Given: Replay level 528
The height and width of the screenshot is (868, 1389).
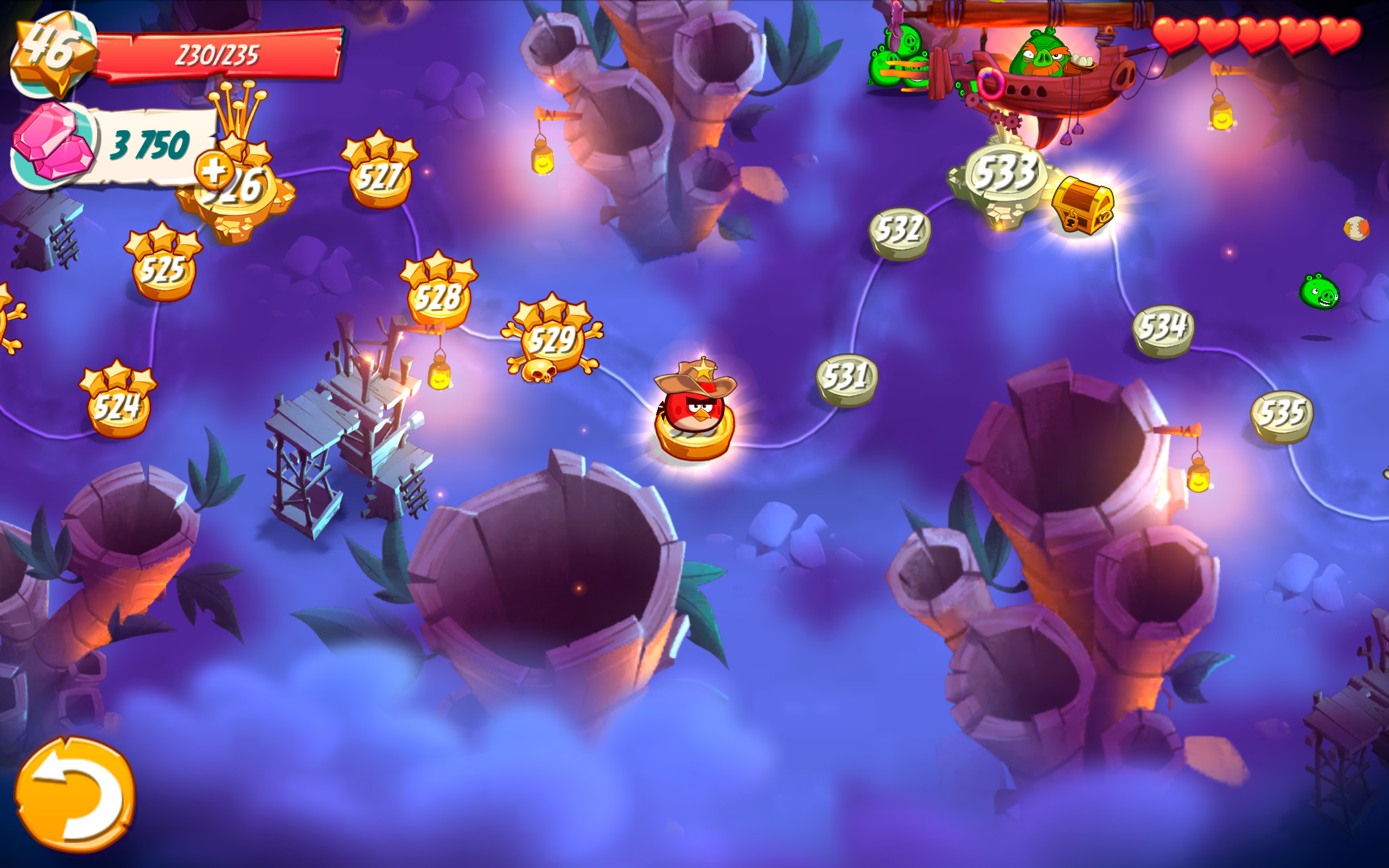Looking at the screenshot, I should [438, 297].
